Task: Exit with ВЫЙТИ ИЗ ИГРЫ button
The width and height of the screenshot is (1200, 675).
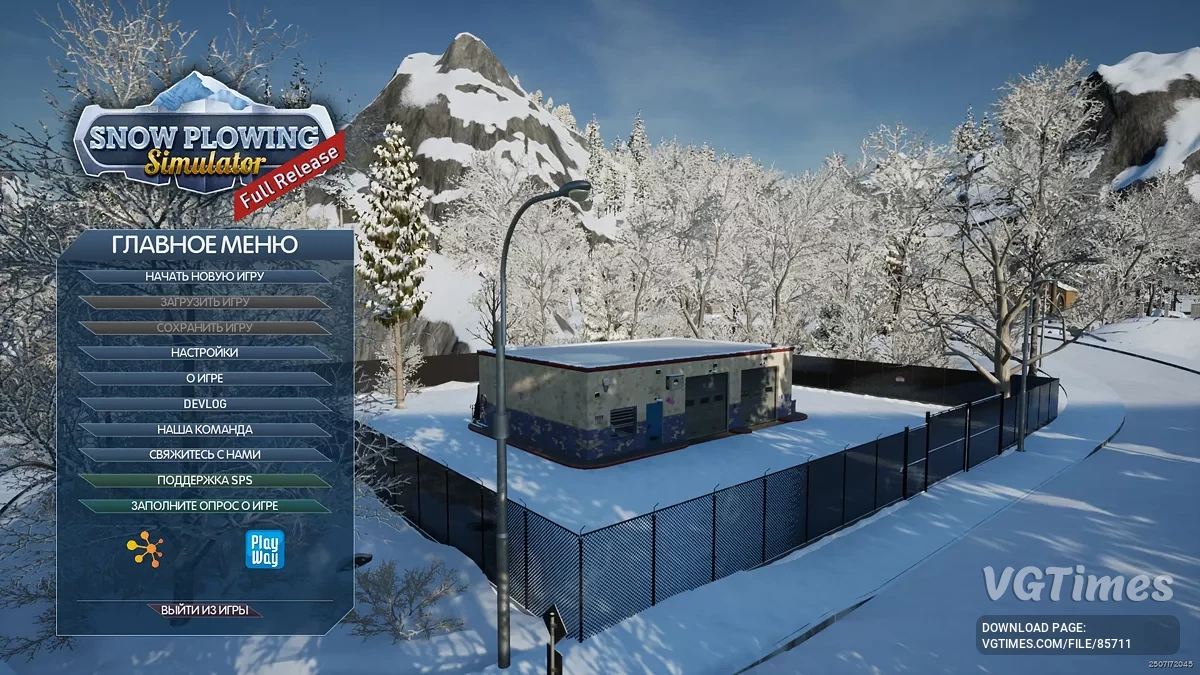Action: [204, 610]
